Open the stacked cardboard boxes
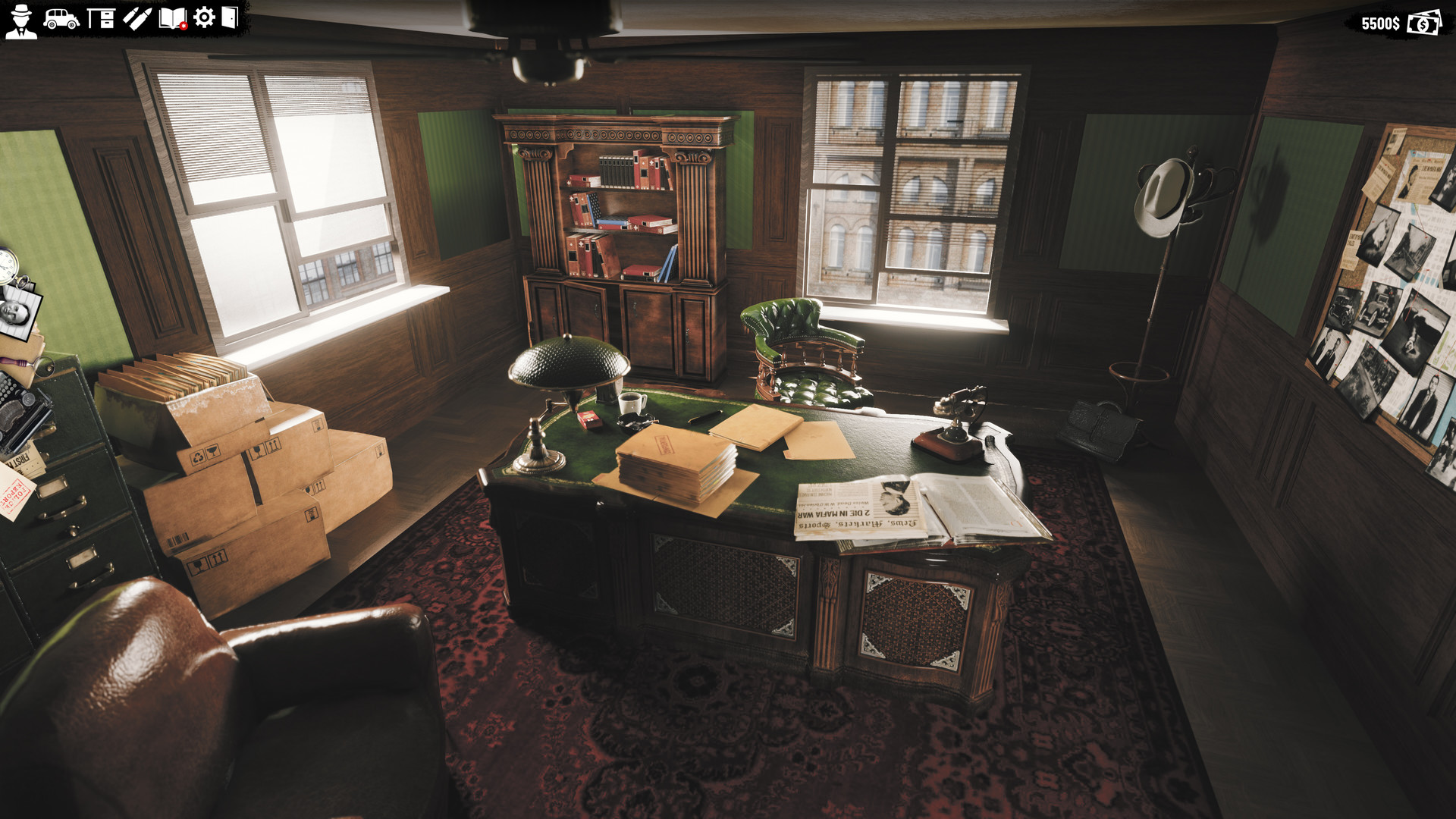This screenshot has height=819, width=1456. coord(250,478)
